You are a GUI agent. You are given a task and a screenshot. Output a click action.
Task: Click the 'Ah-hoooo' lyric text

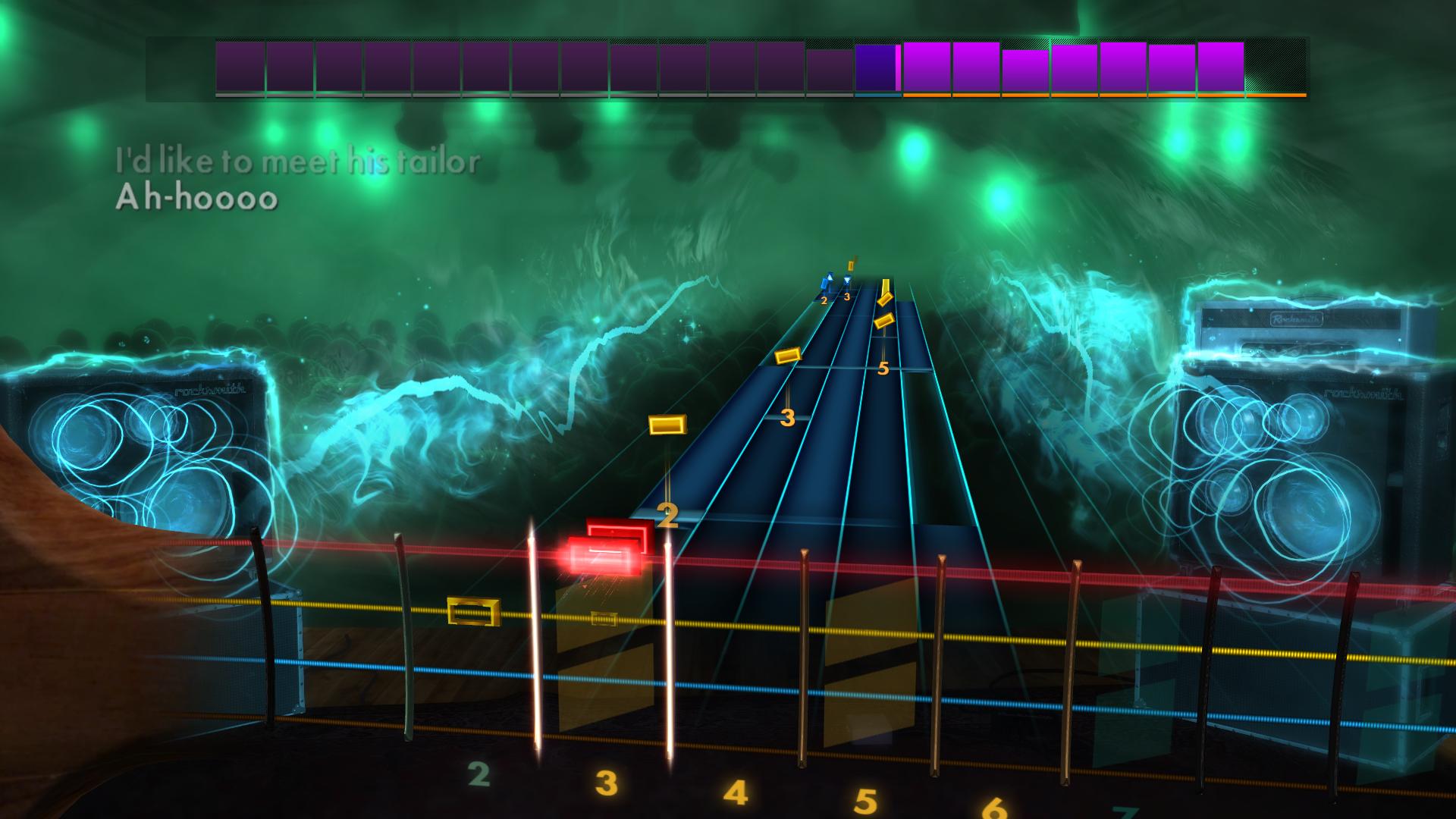(197, 200)
